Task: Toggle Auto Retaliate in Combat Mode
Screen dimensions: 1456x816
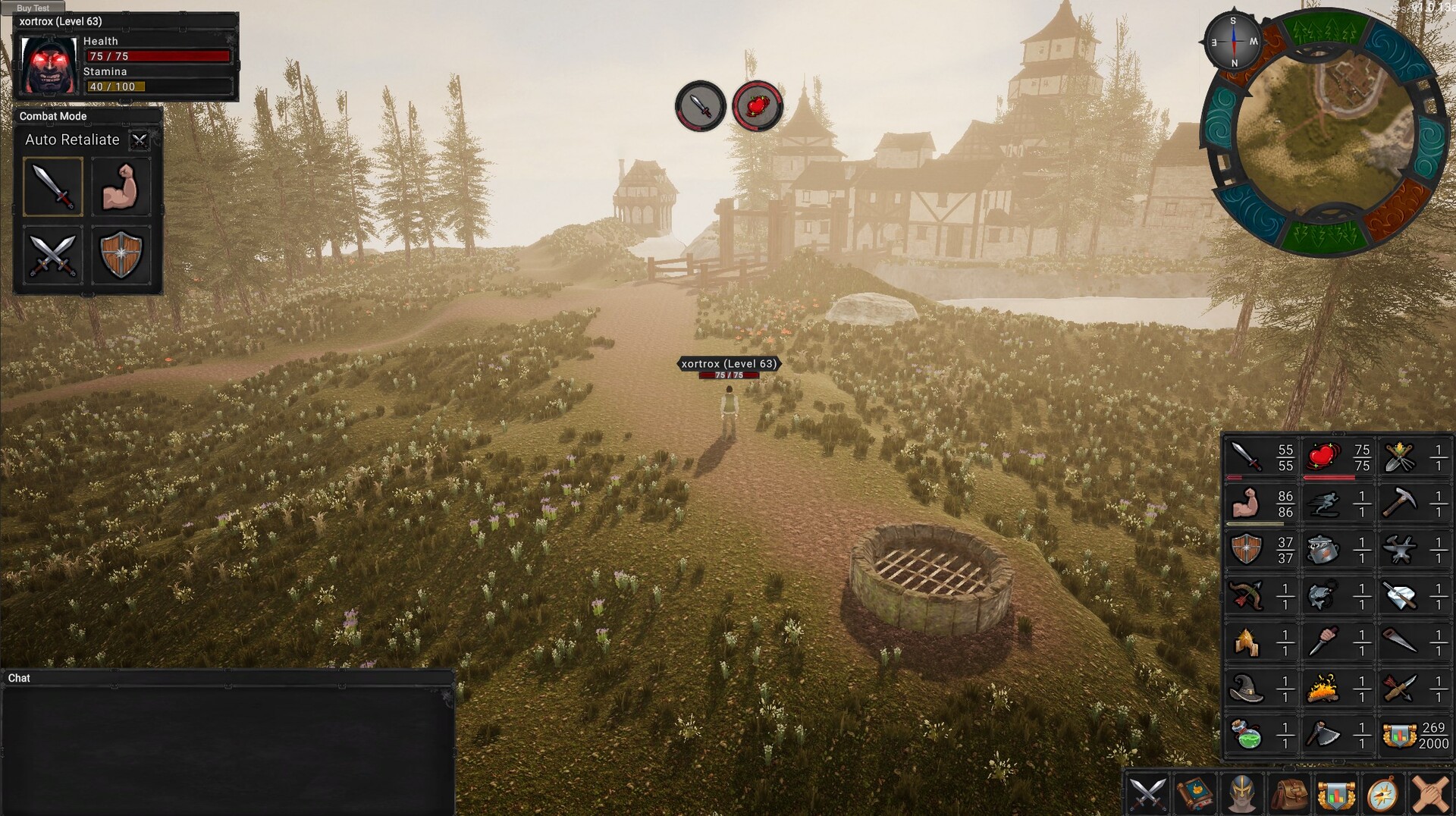Action: [140, 140]
